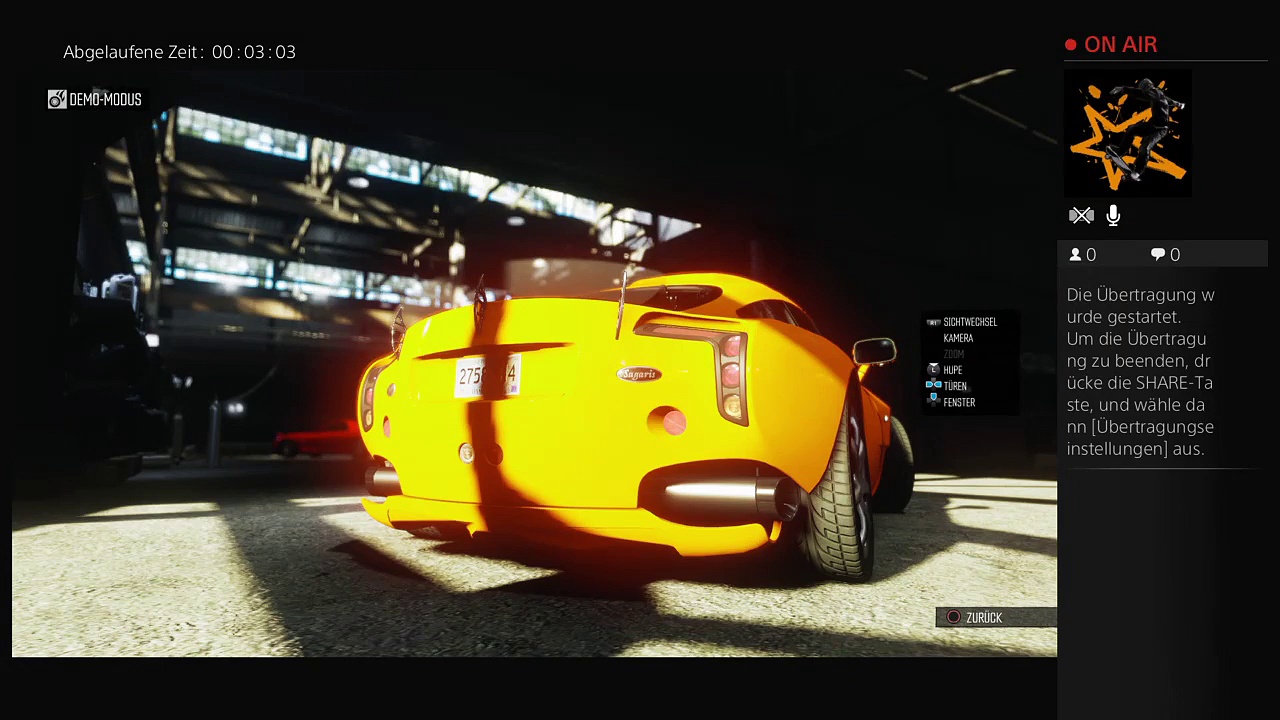Toggle the crossed-out camera broadcast icon

[1081, 215]
